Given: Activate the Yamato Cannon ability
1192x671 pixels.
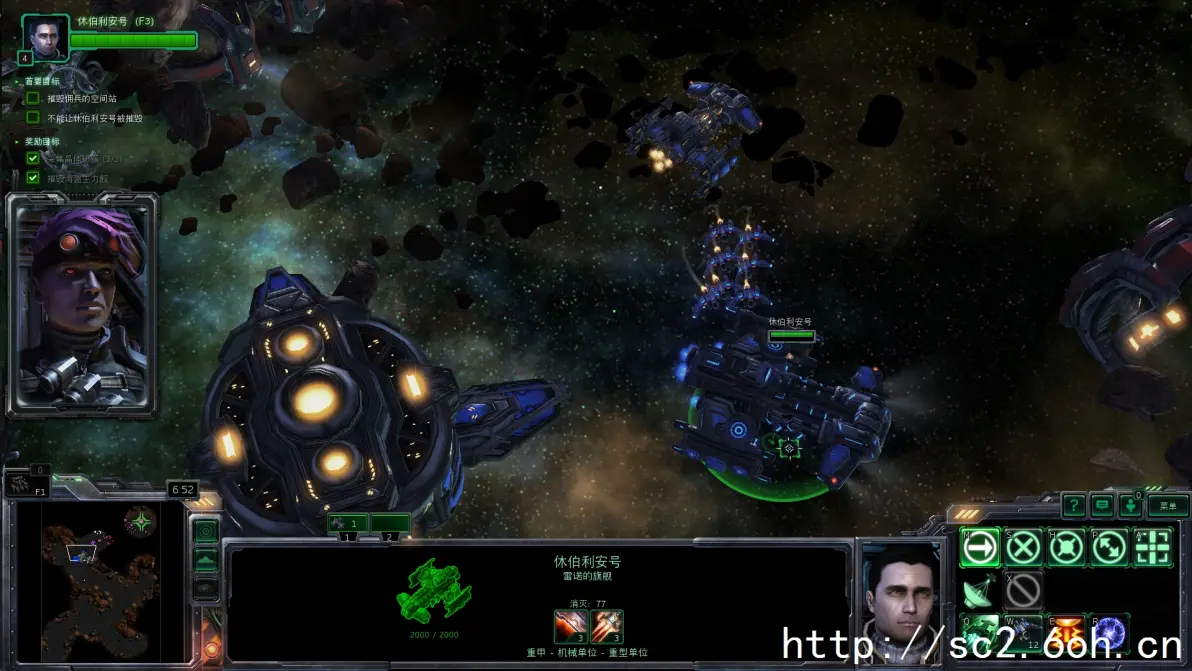Looking at the screenshot, I should (x=1067, y=632).
